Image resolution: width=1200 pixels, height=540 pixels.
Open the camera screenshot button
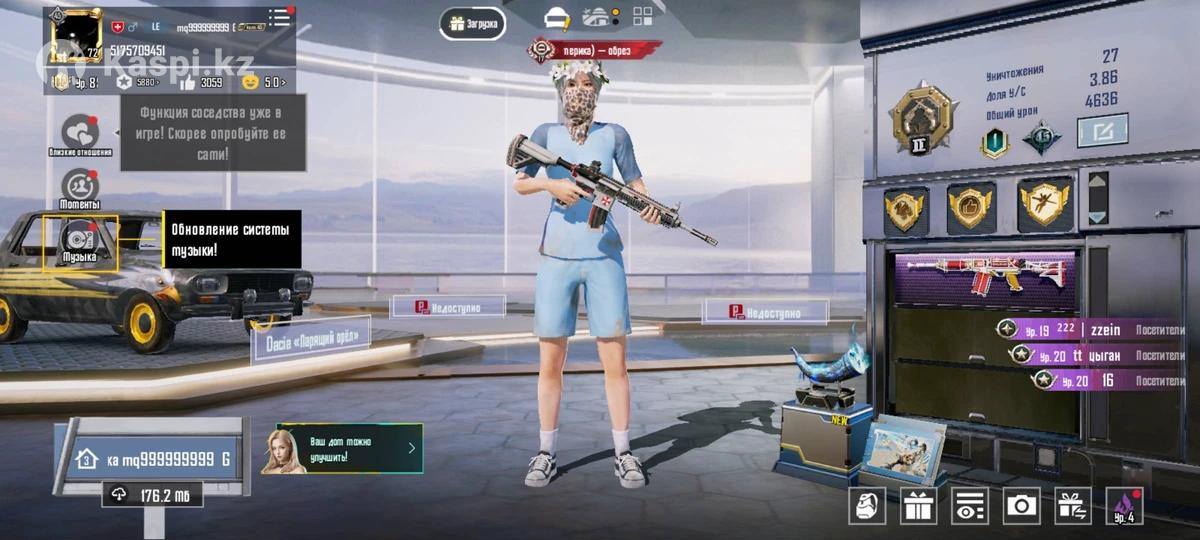(1021, 506)
